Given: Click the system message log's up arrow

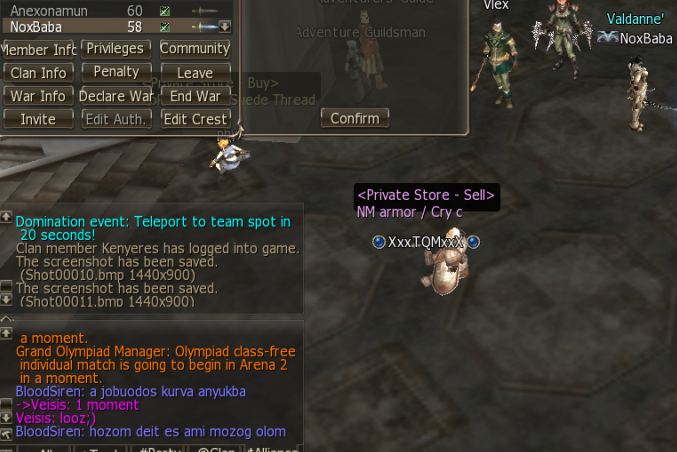Looking at the screenshot, I should pos(6,217).
